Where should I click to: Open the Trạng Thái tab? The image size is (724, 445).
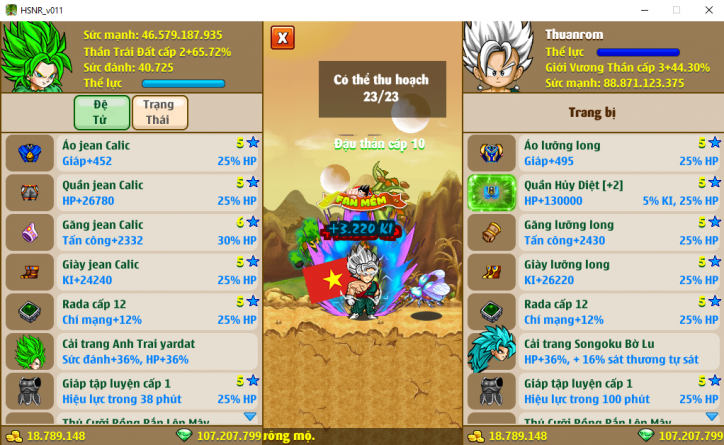[x=159, y=112]
